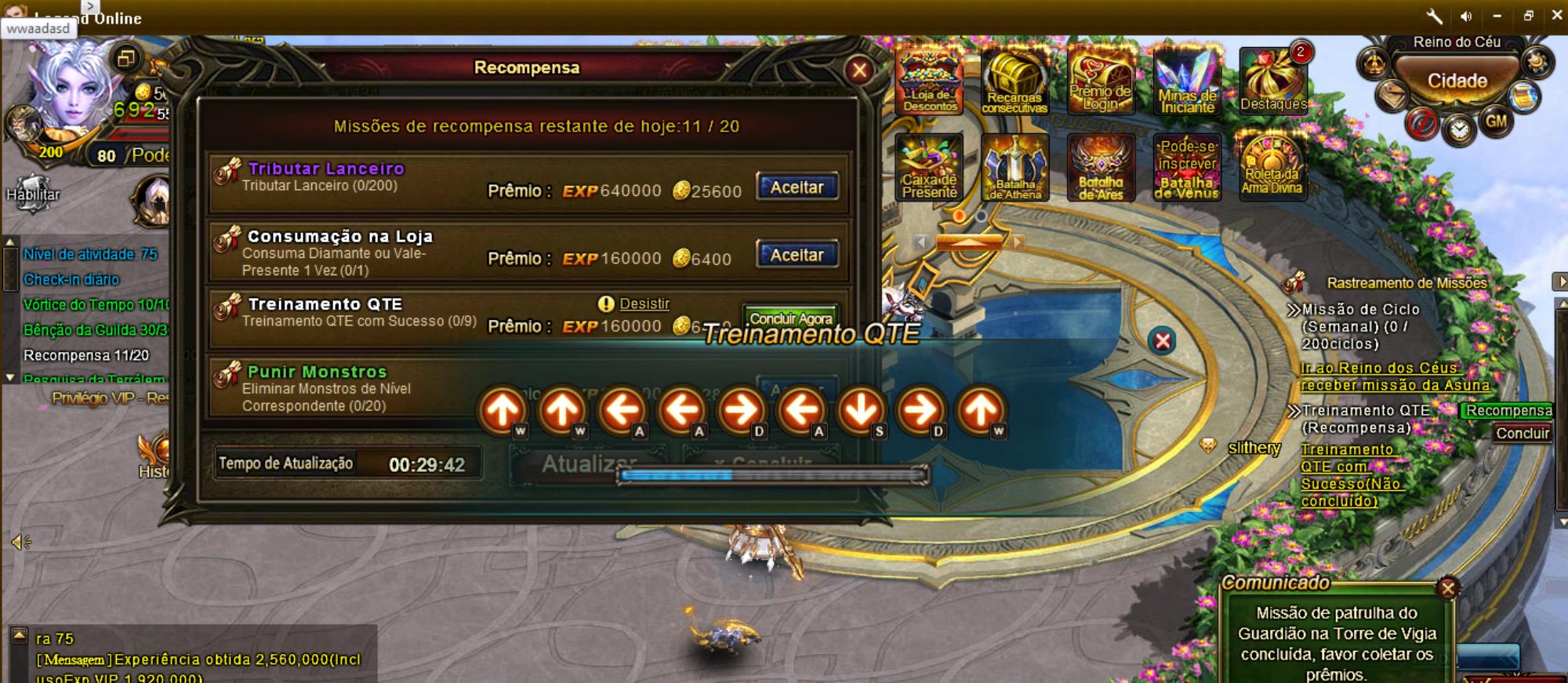Image resolution: width=1568 pixels, height=683 pixels.
Task: Close the Comunicado notice
Action: (x=1448, y=587)
